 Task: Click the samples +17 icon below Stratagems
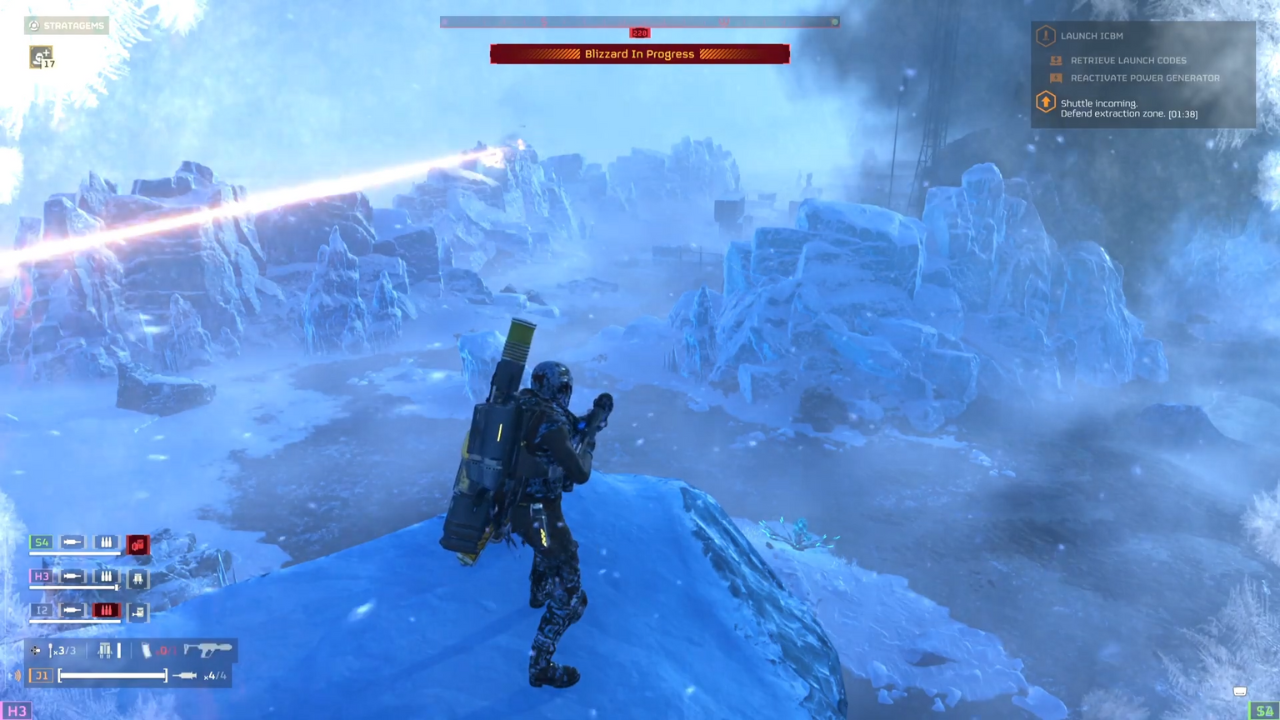(42, 58)
